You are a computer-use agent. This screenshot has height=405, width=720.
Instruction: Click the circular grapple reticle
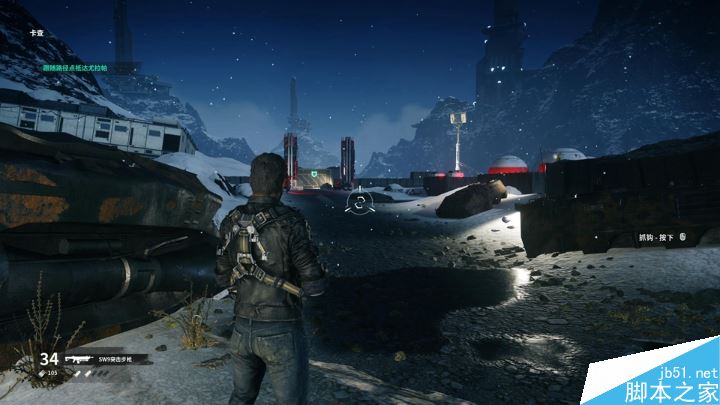coord(357,202)
